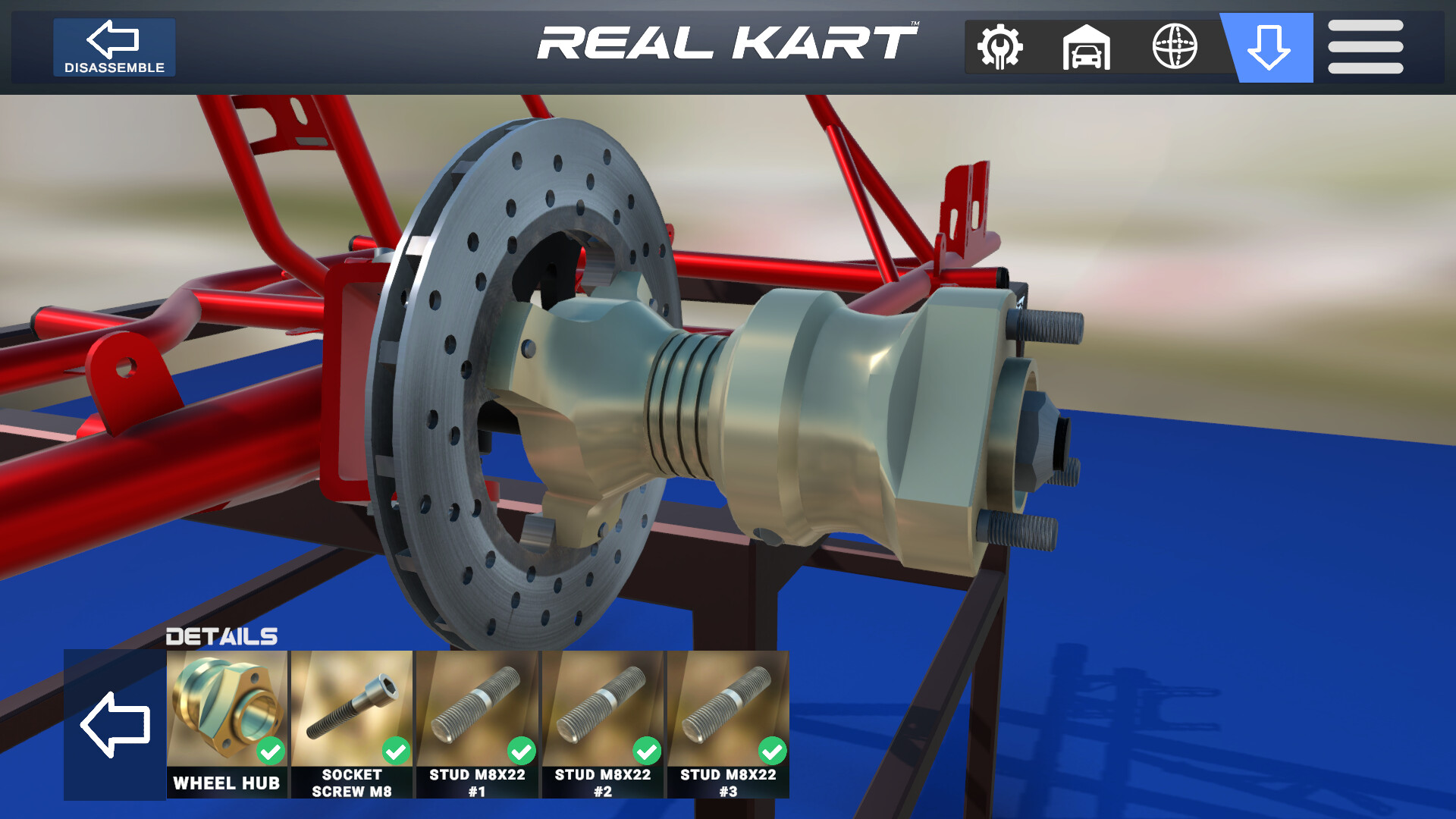The image size is (1456, 819).
Task: Open the garage view icon
Action: (1087, 47)
